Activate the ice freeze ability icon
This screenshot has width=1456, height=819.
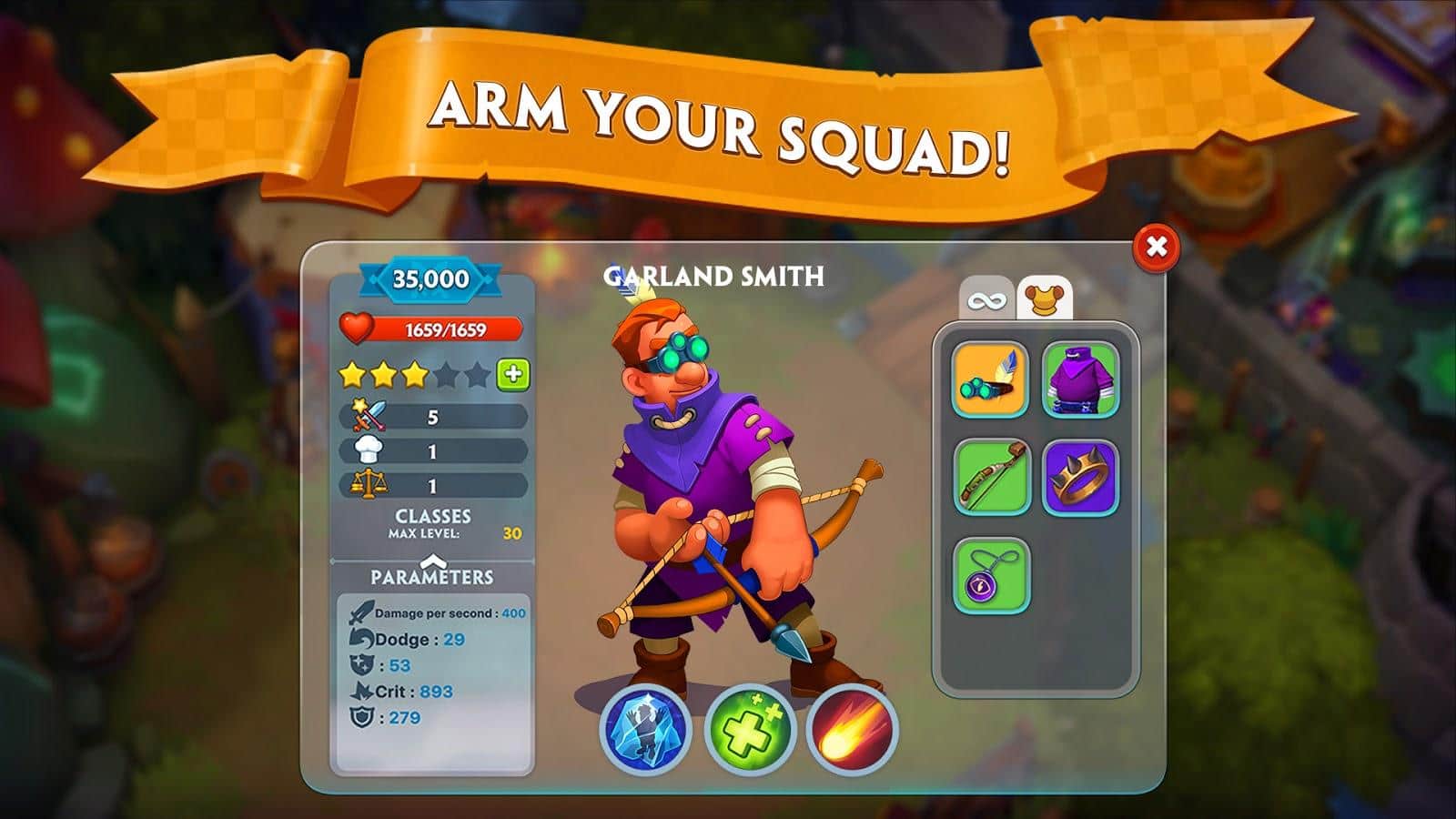click(x=645, y=730)
